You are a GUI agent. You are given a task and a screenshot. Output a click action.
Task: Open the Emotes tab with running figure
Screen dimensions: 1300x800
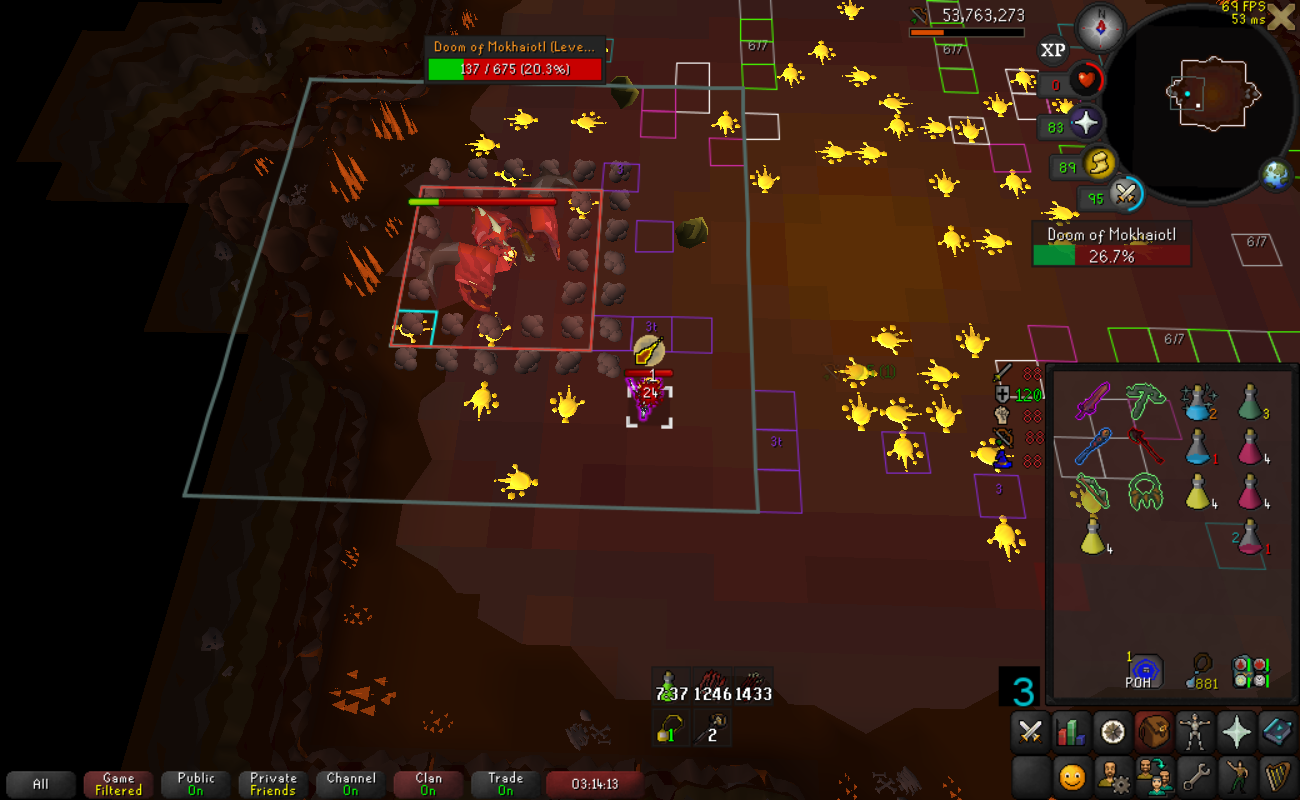click(x=1237, y=775)
